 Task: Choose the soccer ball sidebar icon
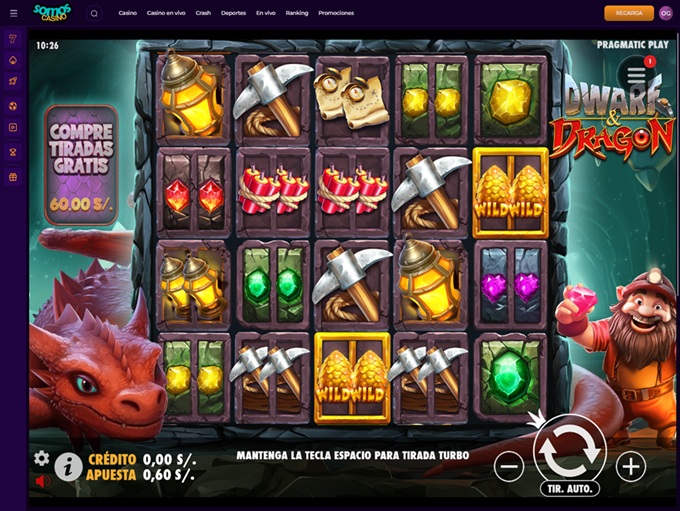13,105
